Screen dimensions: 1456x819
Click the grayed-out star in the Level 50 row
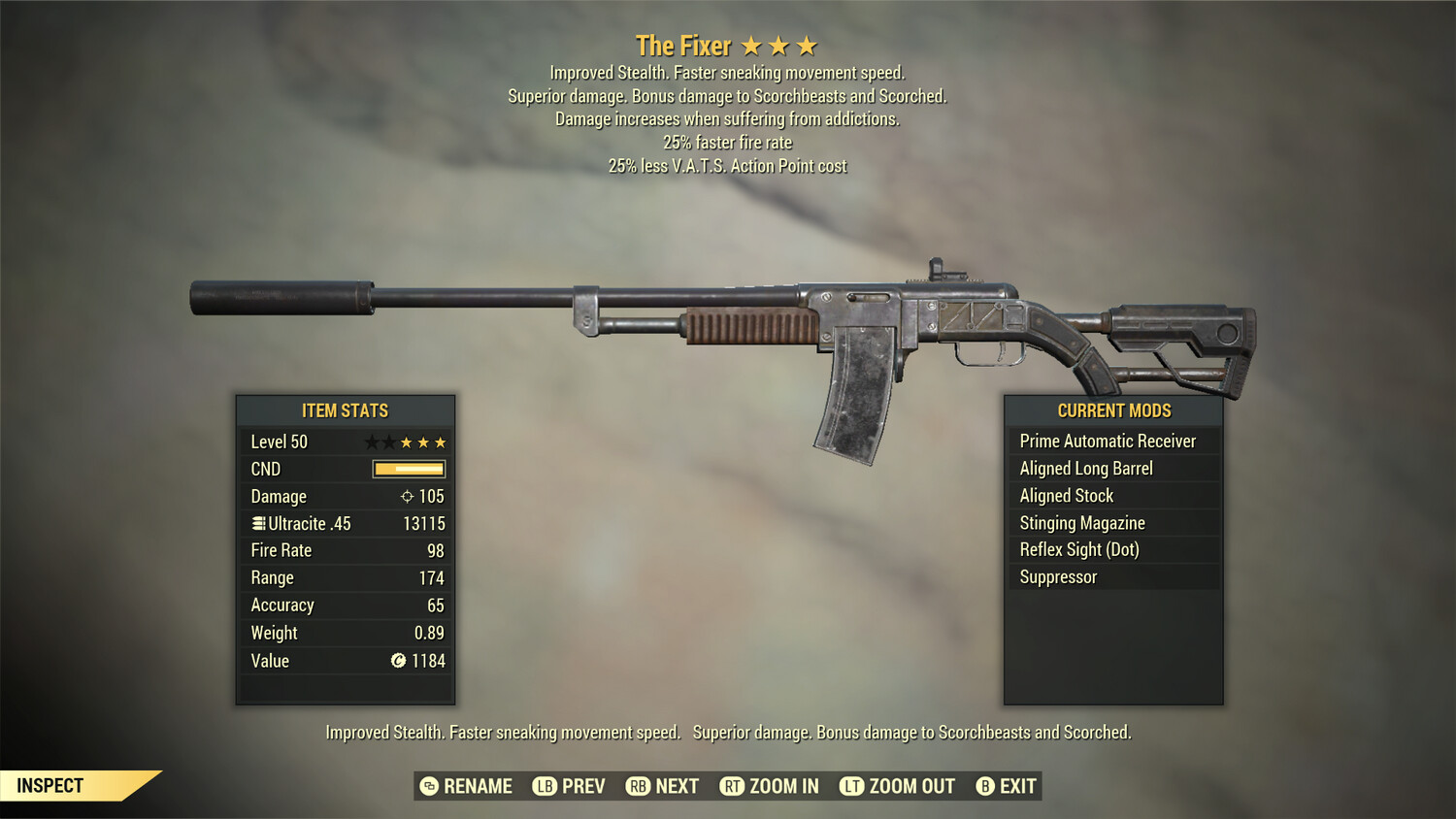370,442
